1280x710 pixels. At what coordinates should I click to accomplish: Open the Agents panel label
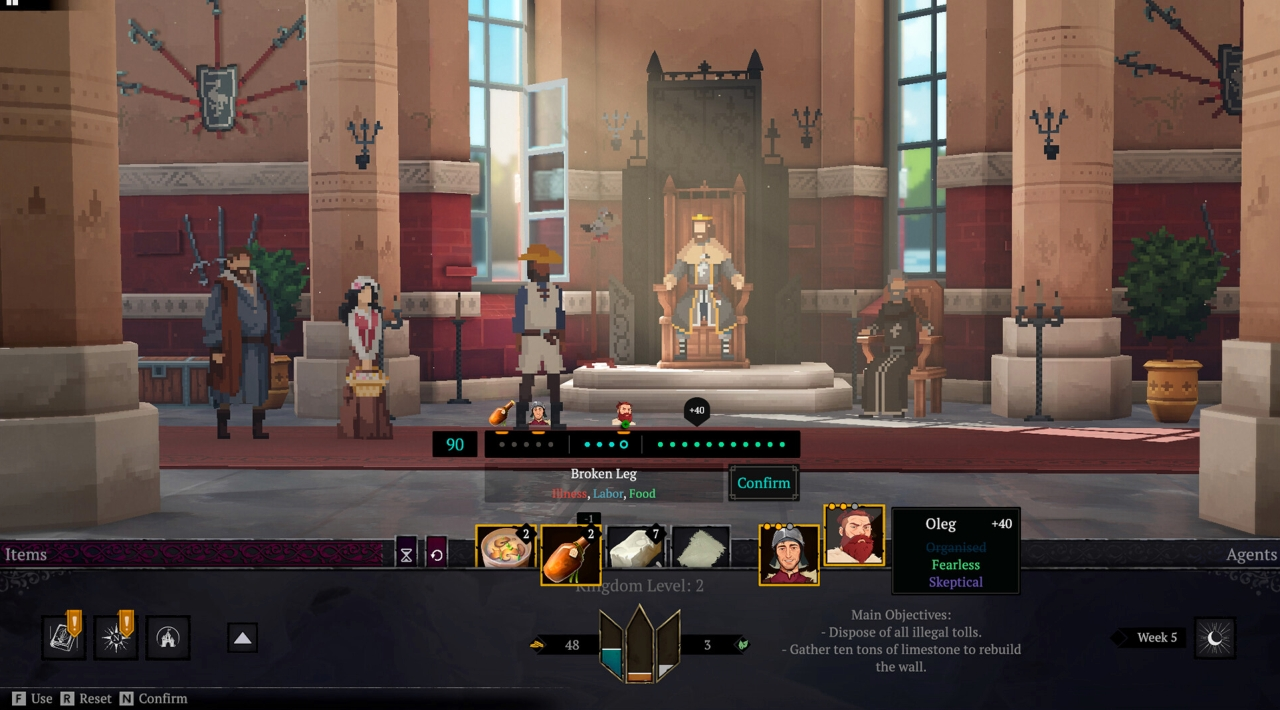[1251, 554]
